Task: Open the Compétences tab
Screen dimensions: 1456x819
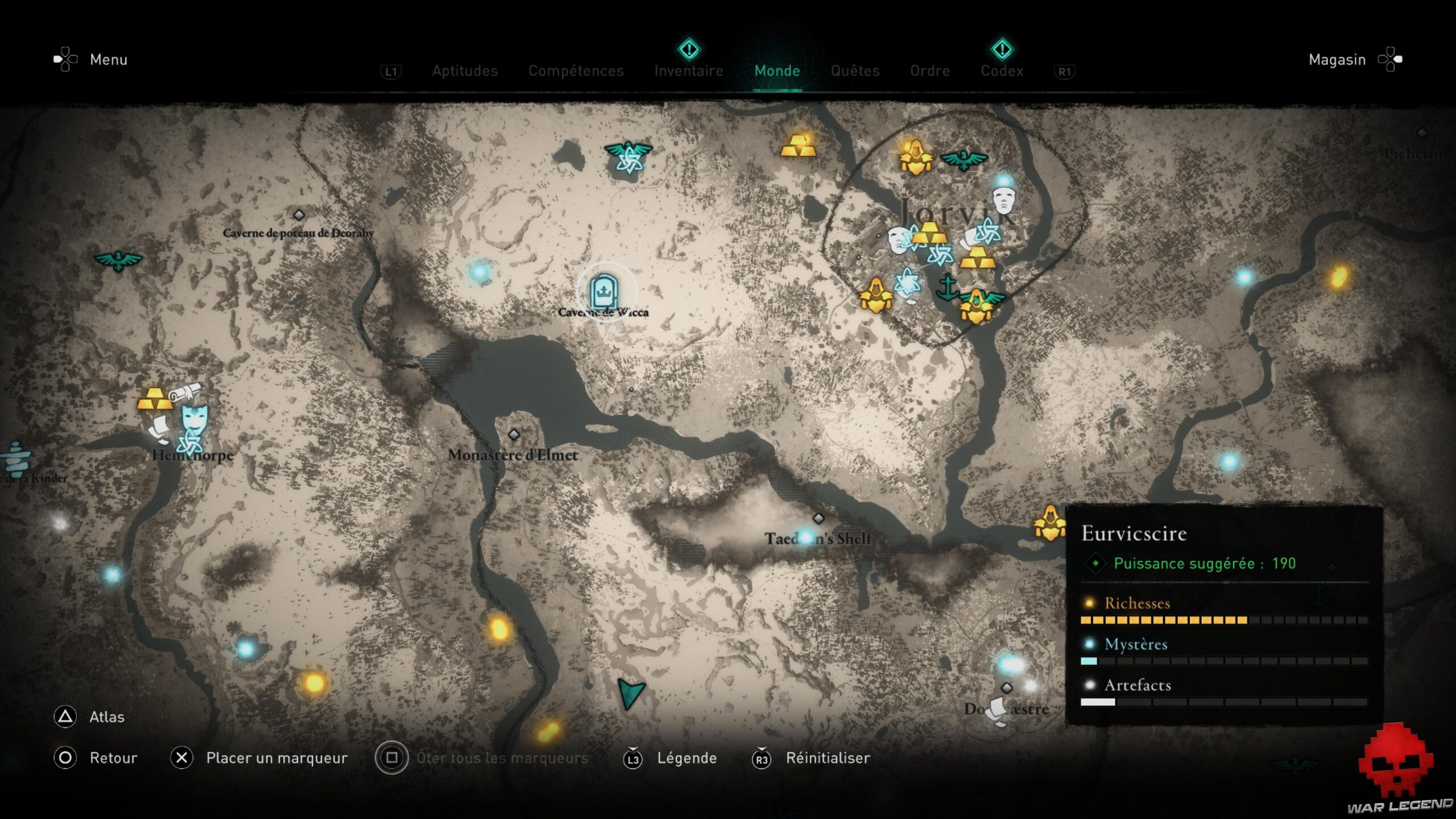Action: [576, 71]
